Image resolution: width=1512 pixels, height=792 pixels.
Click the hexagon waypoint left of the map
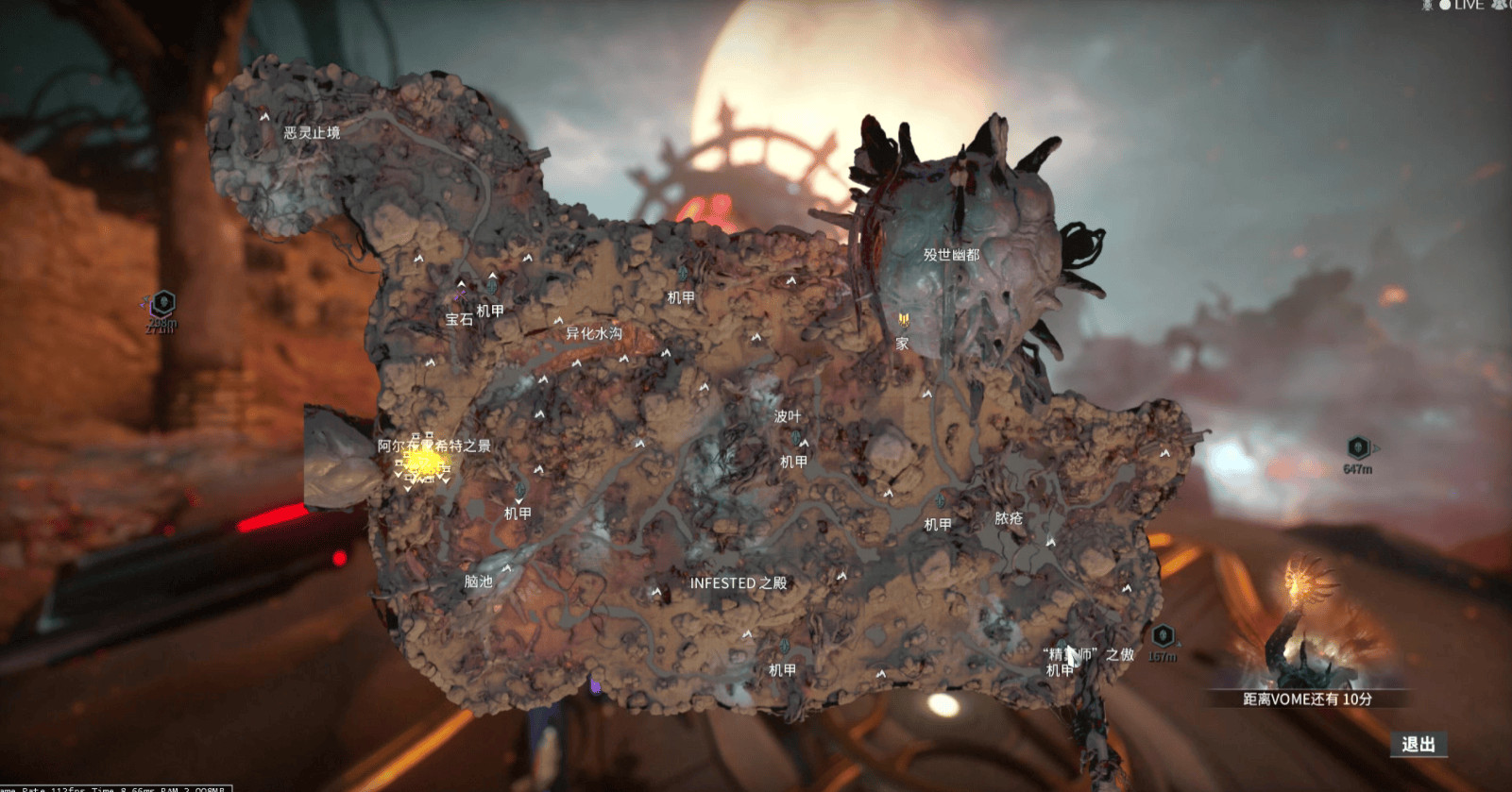coord(163,303)
